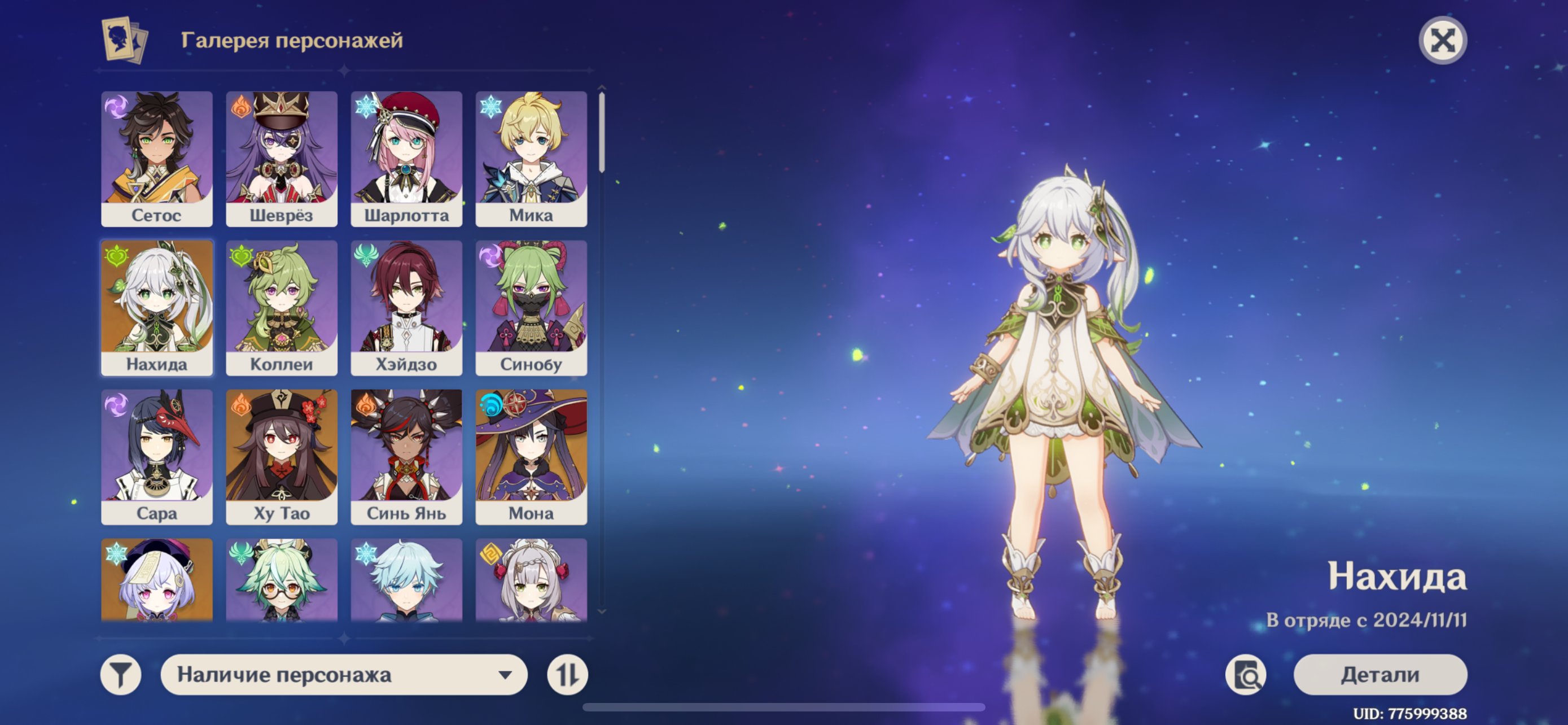The image size is (1568, 725).
Task: Choose Коллеи from the character grid
Action: [281, 307]
